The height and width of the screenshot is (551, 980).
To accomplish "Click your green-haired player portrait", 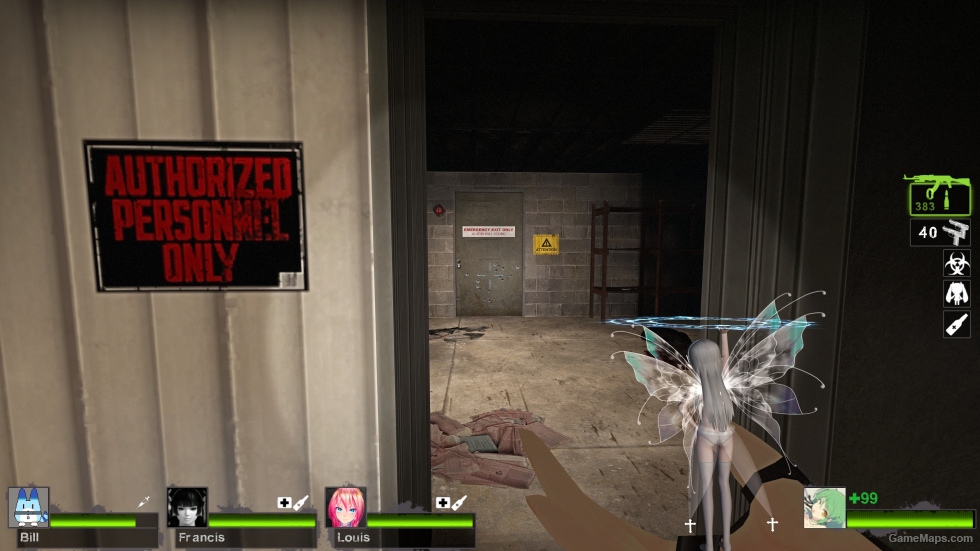I will tap(824, 508).
